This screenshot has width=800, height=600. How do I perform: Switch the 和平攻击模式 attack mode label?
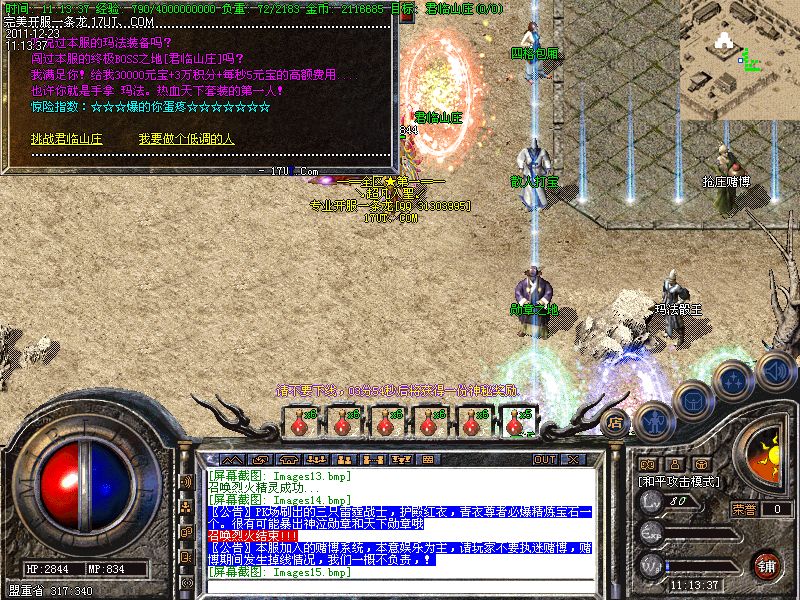pyautogui.click(x=681, y=481)
